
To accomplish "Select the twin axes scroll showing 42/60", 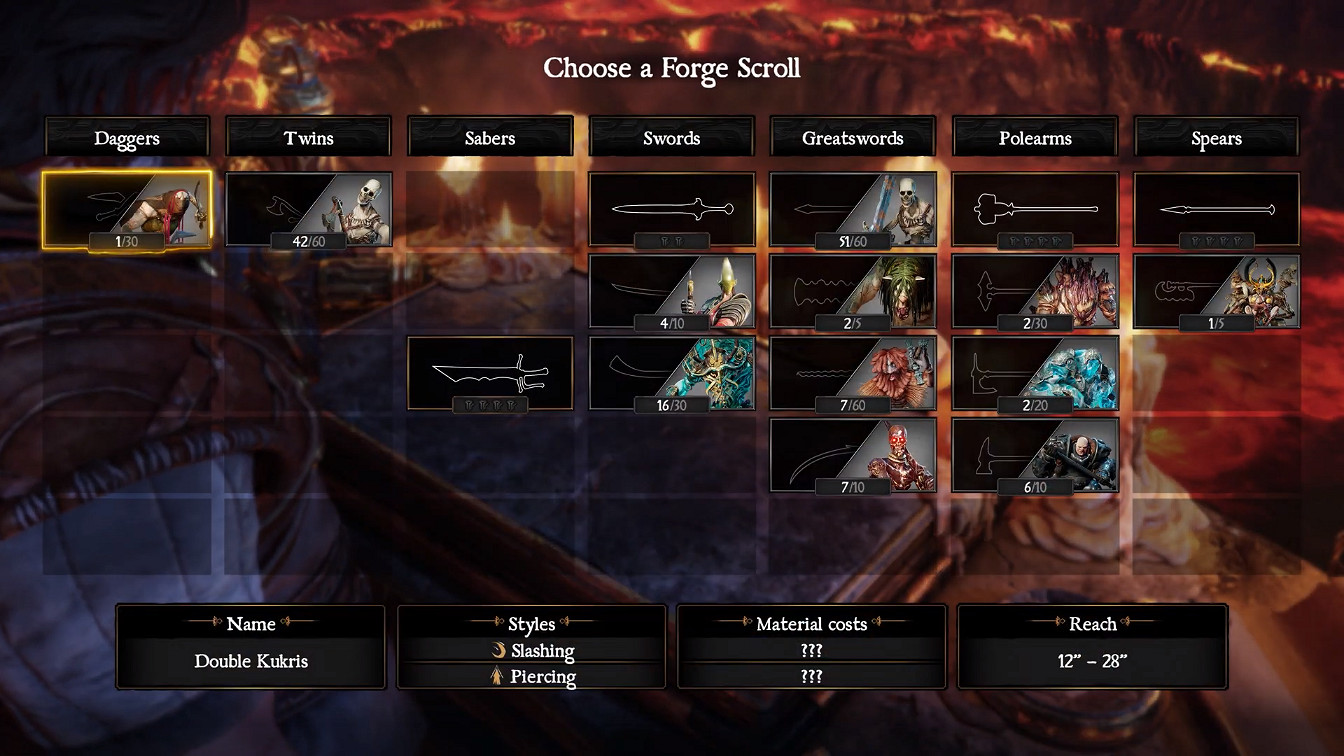I will [308, 208].
